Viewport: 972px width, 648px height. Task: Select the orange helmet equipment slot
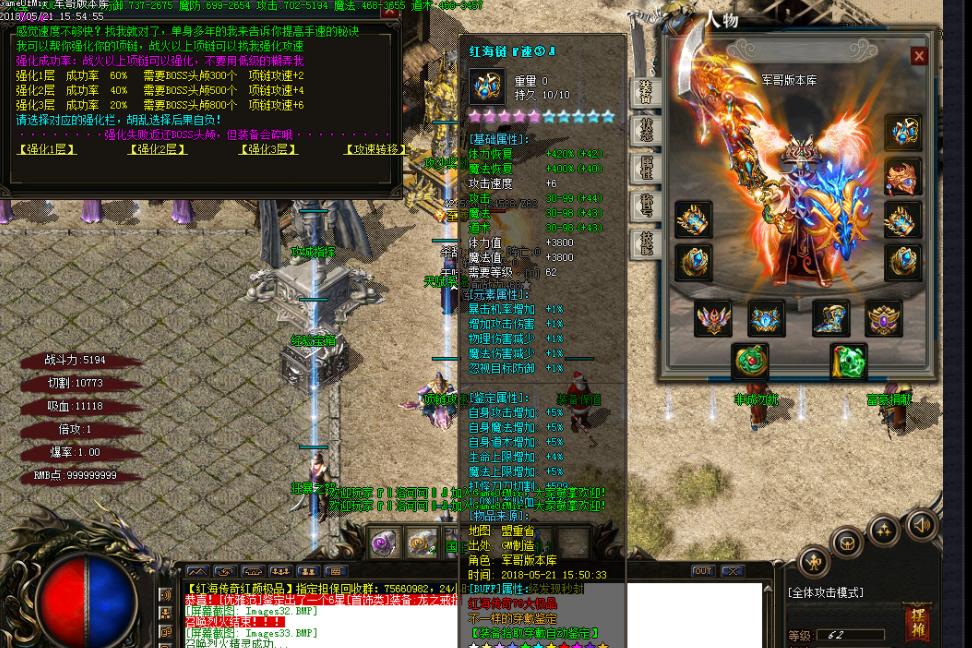coord(902,177)
